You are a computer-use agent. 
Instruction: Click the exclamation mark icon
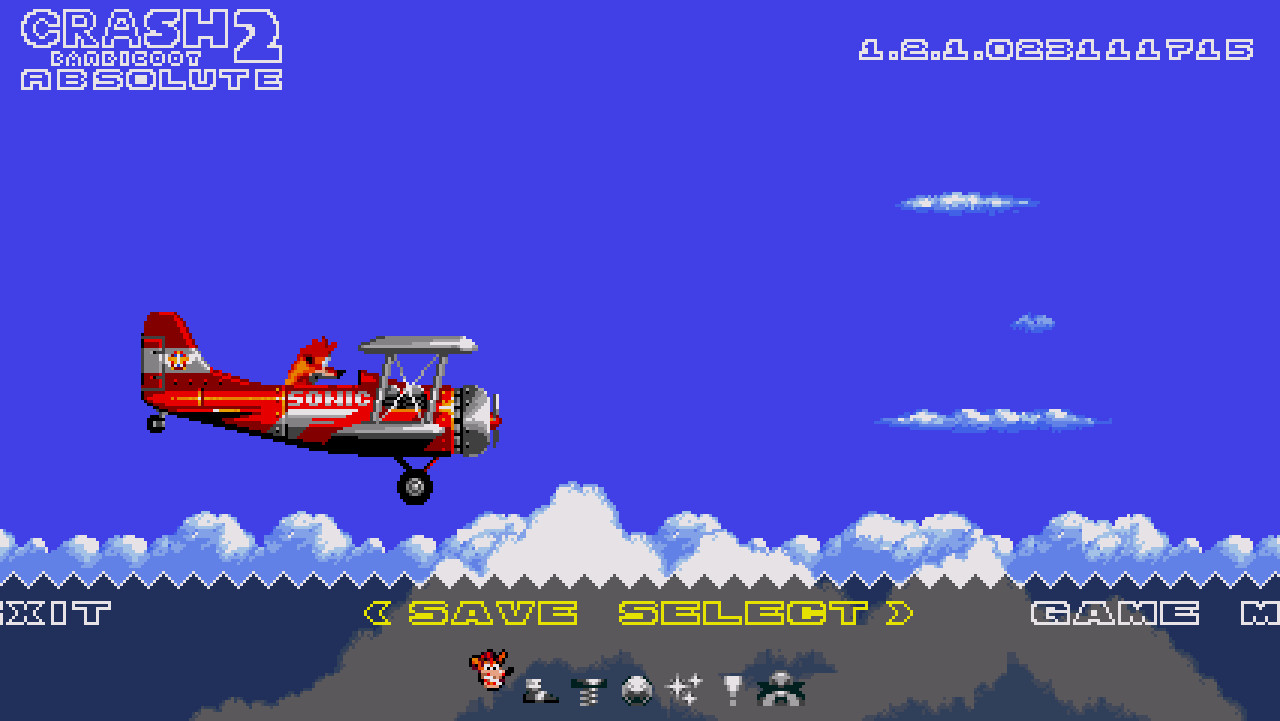point(730,687)
